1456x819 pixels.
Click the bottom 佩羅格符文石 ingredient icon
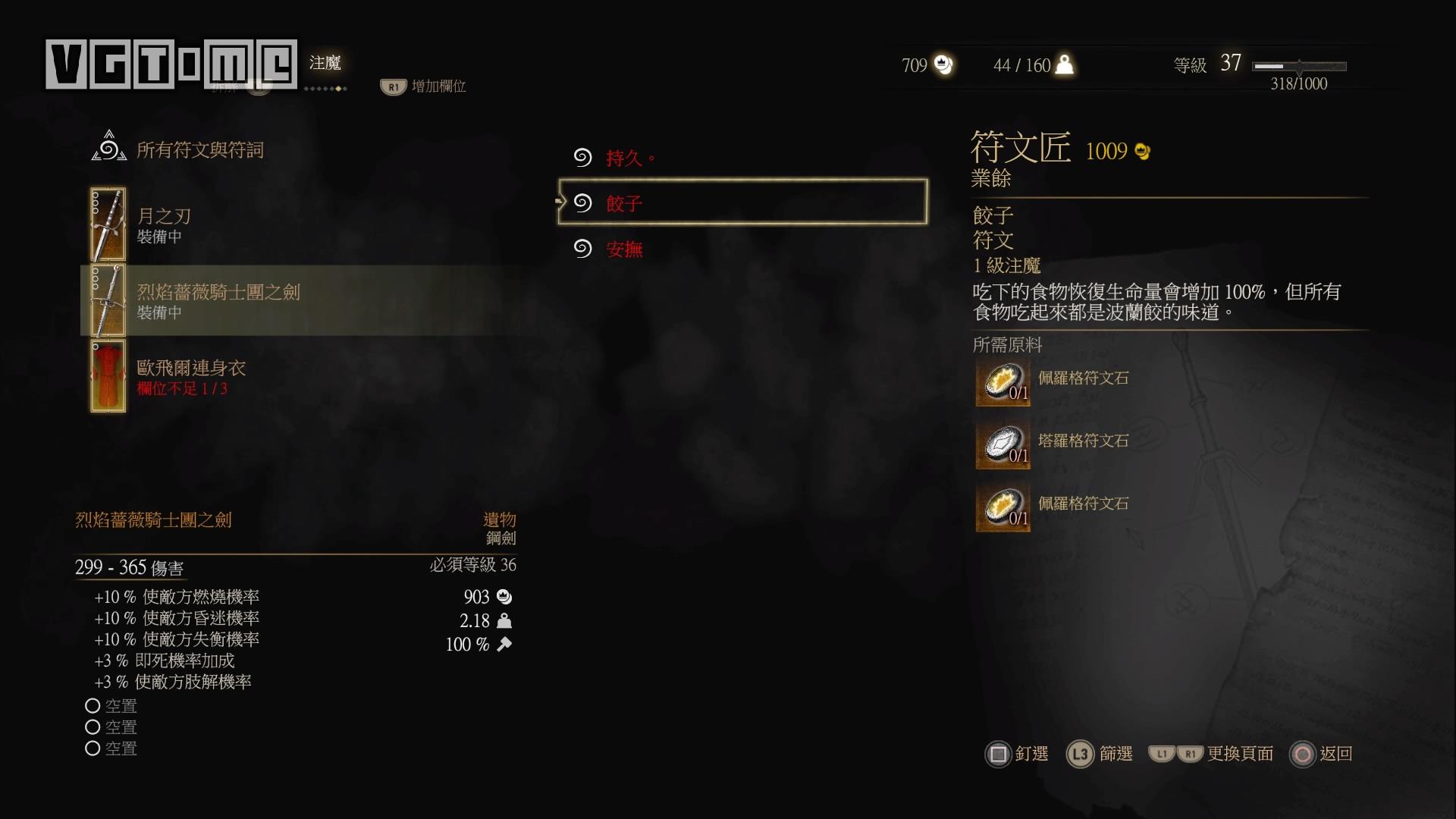(x=1003, y=507)
